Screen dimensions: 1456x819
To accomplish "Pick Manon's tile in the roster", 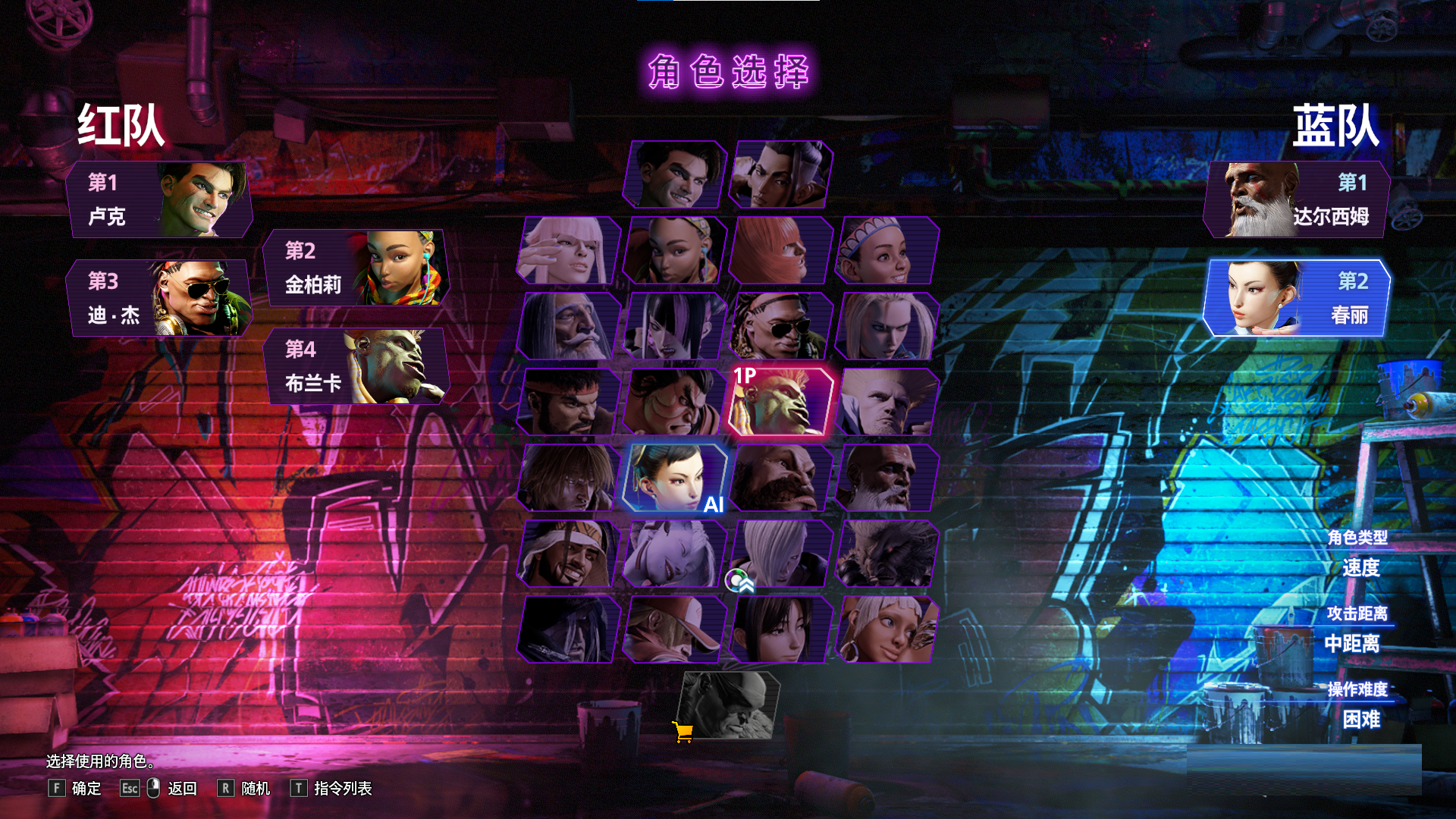I will [568, 250].
